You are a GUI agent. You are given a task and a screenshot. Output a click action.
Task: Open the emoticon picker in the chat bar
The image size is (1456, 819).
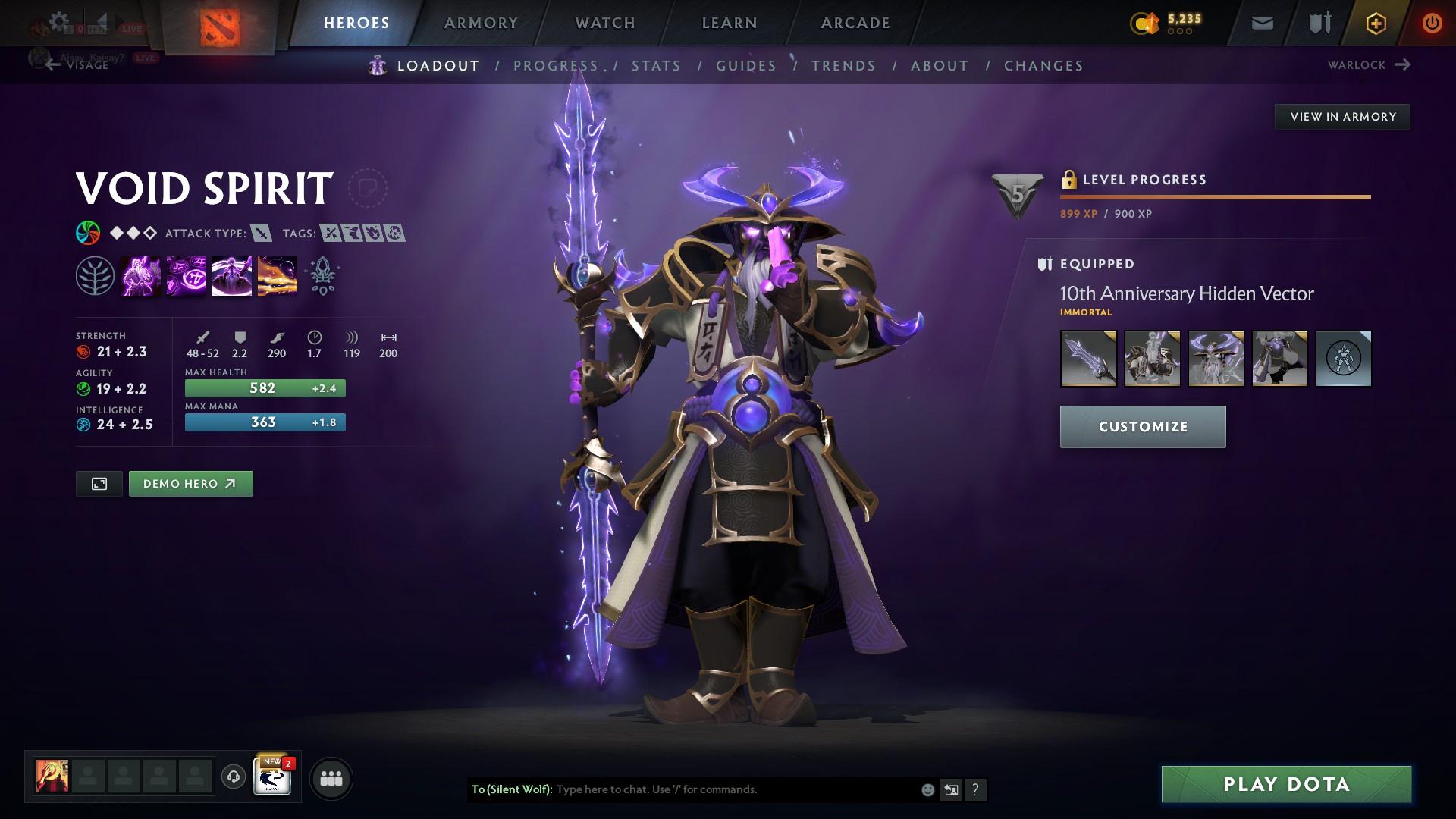coord(927,789)
